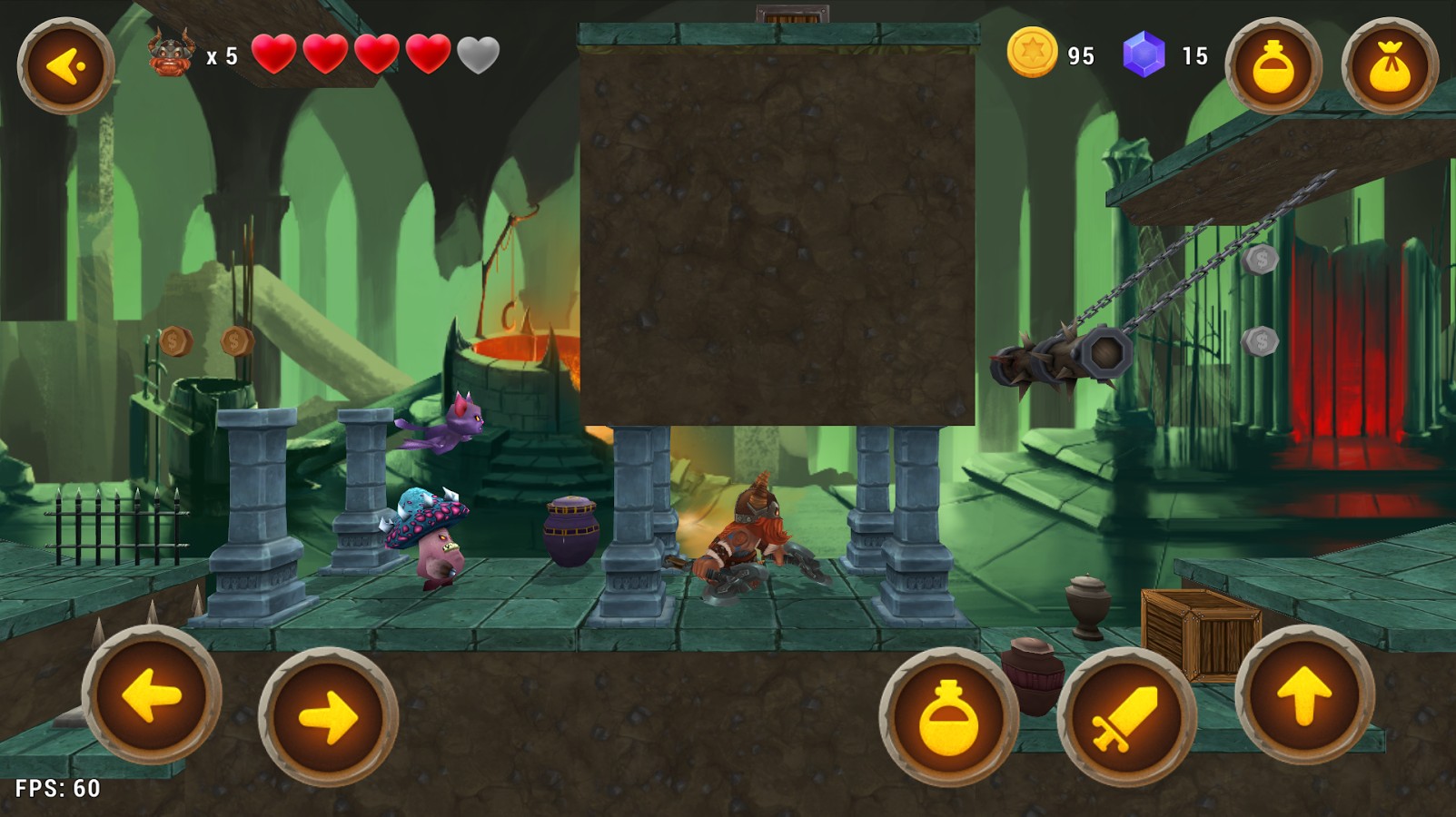Tap the back arrow button
The width and height of the screenshot is (1456, 817).
tap(66, 66)
